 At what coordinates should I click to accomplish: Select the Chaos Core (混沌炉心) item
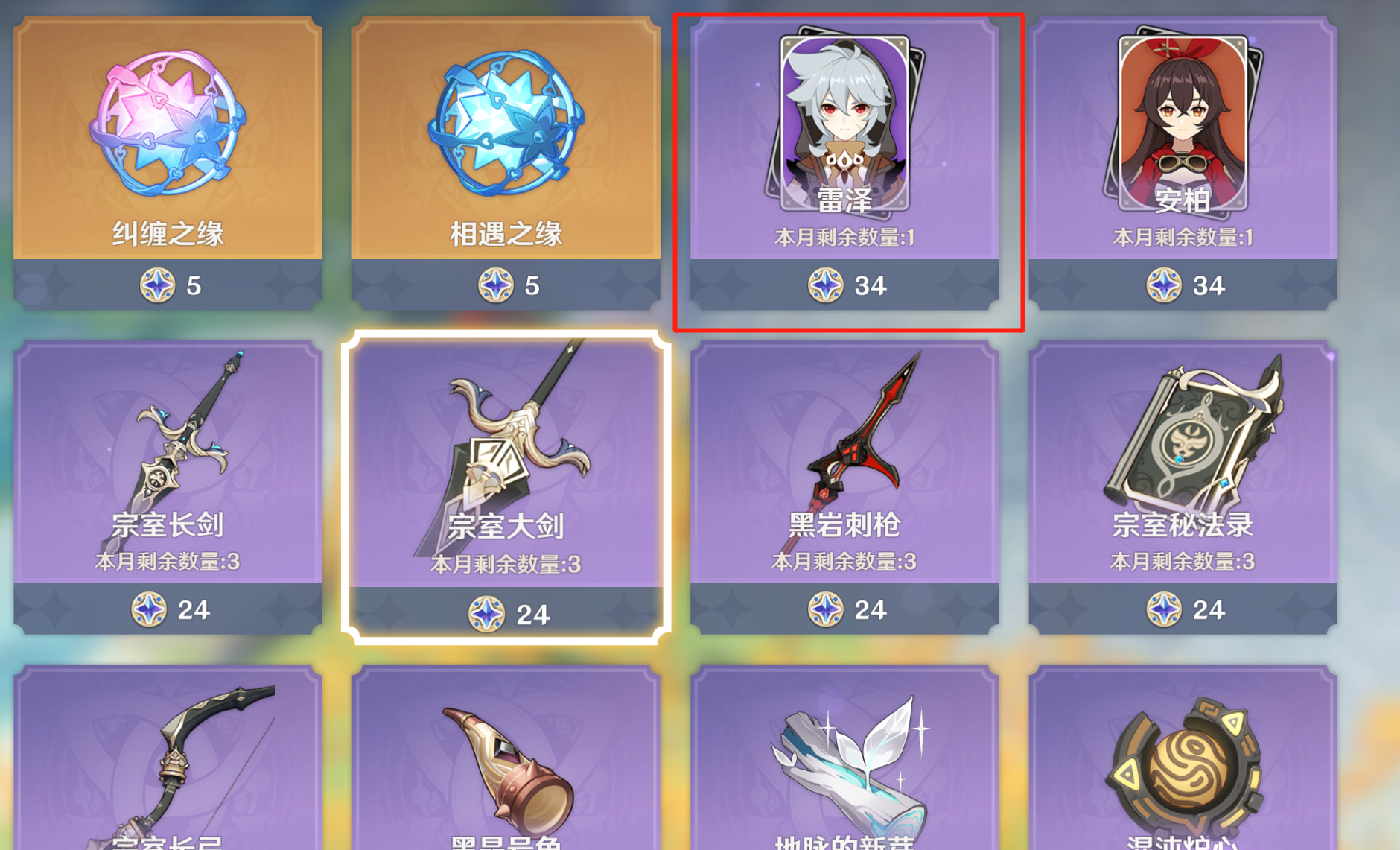[x=1182, y=767]
